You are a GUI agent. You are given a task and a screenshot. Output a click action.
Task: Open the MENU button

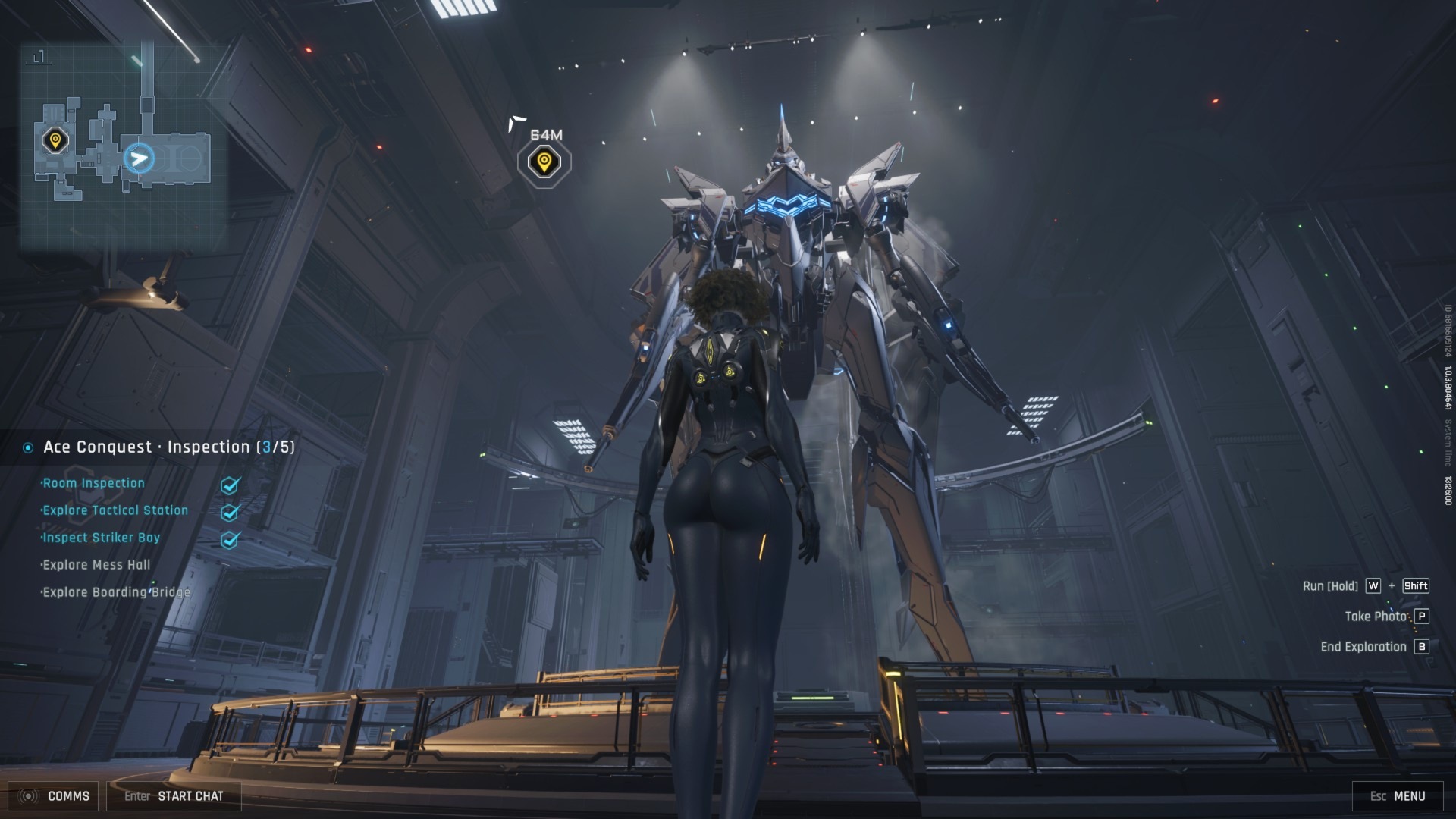(1398, 796)
